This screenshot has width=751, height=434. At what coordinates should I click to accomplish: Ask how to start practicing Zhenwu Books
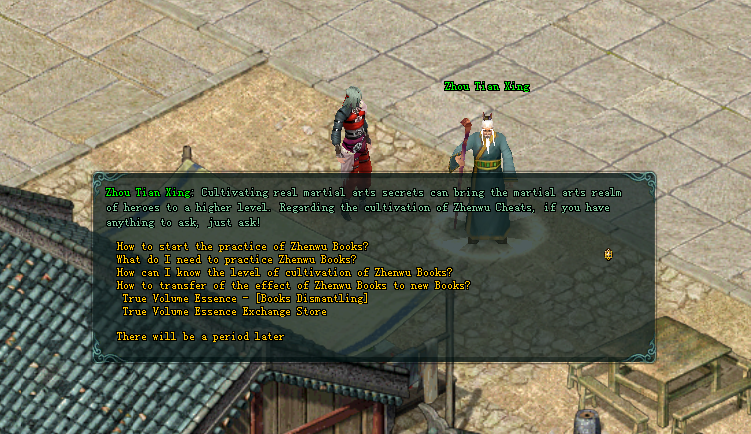pos(242,246)
